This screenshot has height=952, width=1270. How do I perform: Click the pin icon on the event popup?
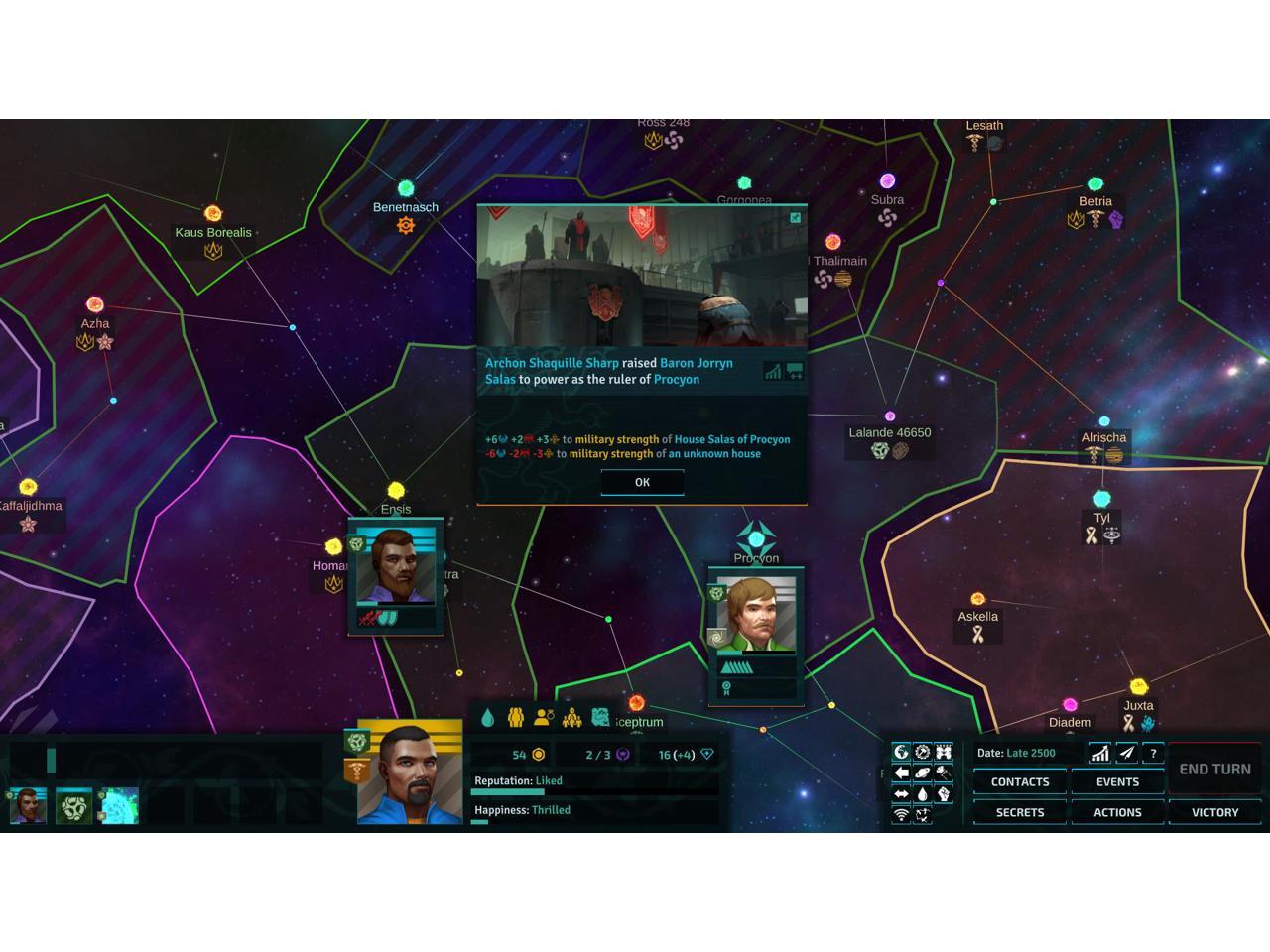tap(795, 218)
